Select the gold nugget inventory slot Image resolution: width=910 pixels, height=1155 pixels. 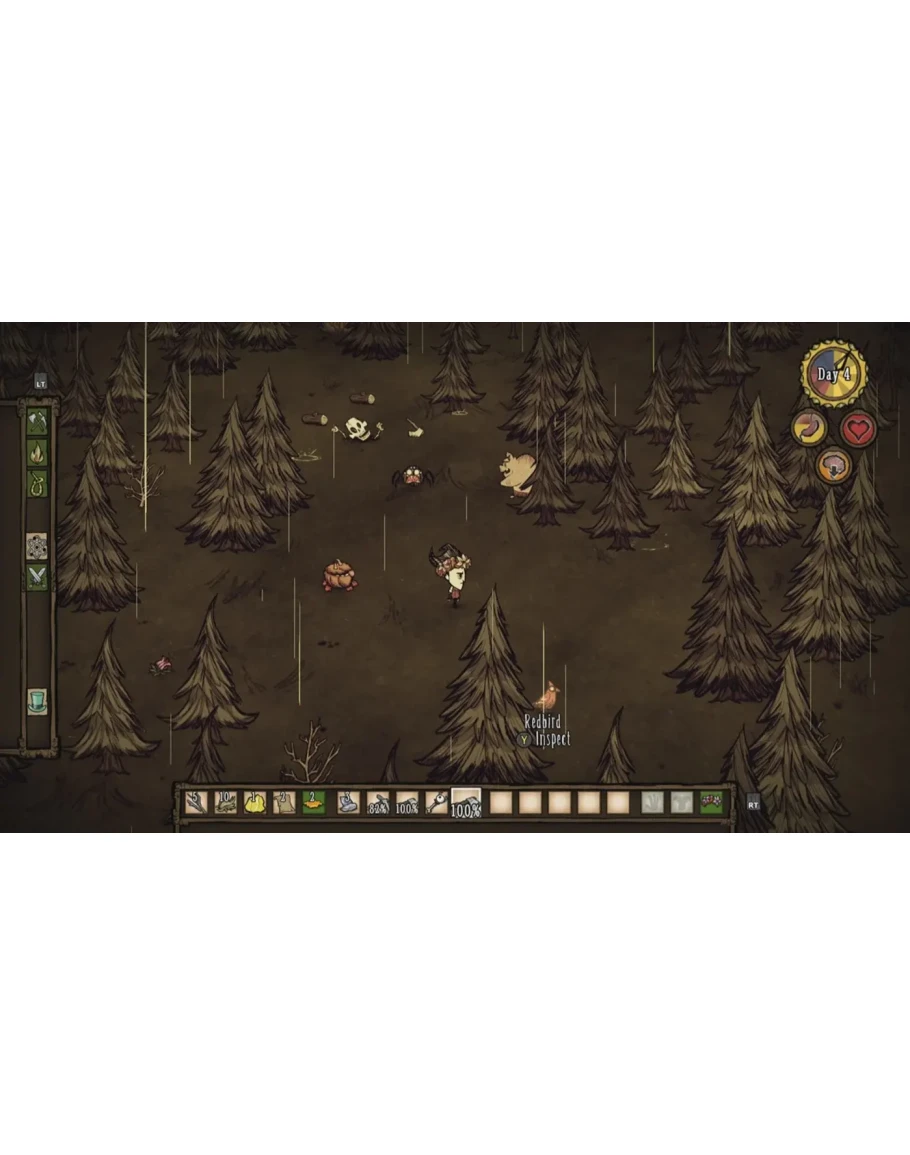coord(255,802)
